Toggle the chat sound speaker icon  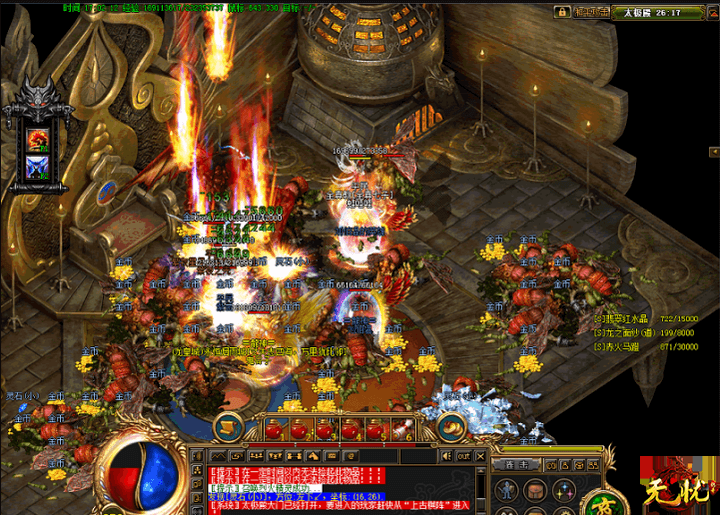pyautogui.click(x=447, y=455)
